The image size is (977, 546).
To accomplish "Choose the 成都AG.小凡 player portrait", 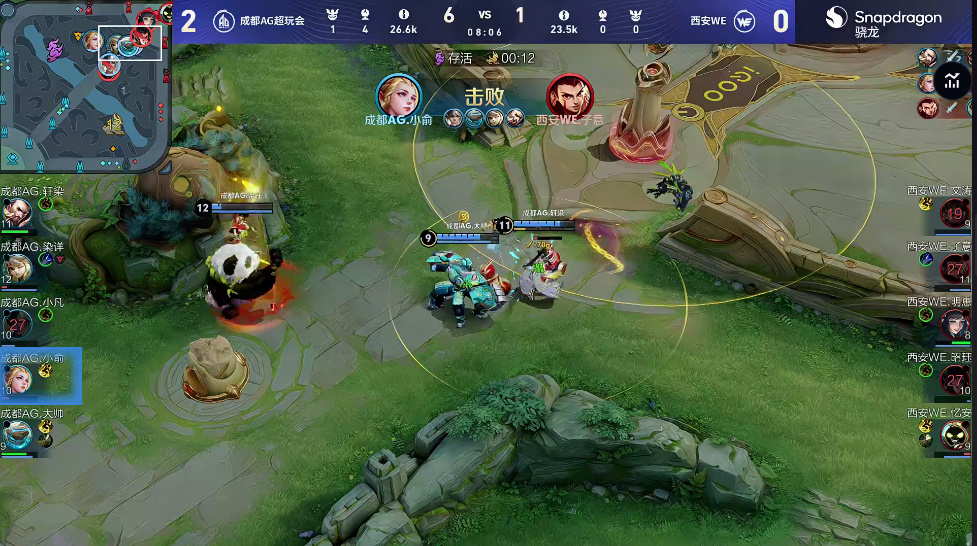I will click(x=16, y=322).
